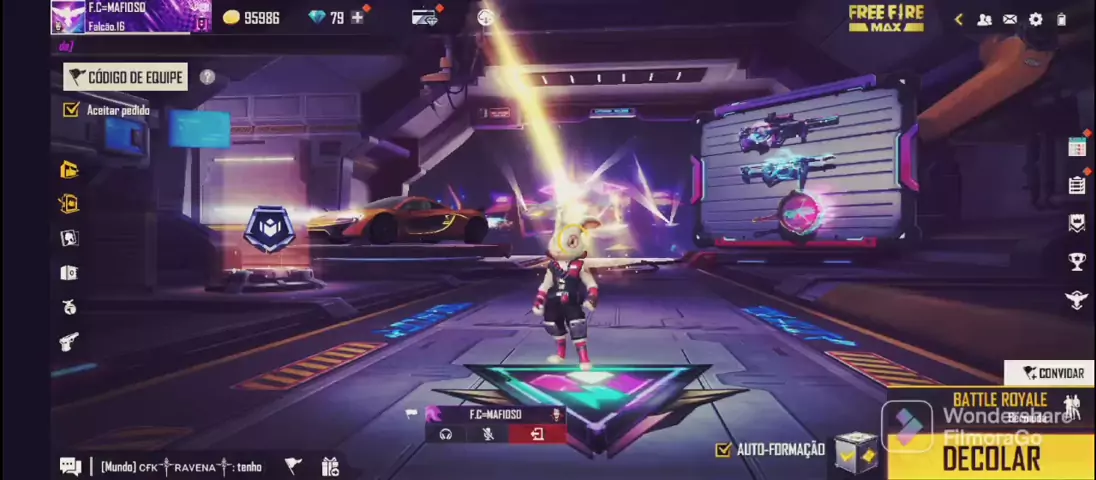Toggle the Auto-Formação checkbox

pos(724,450)
